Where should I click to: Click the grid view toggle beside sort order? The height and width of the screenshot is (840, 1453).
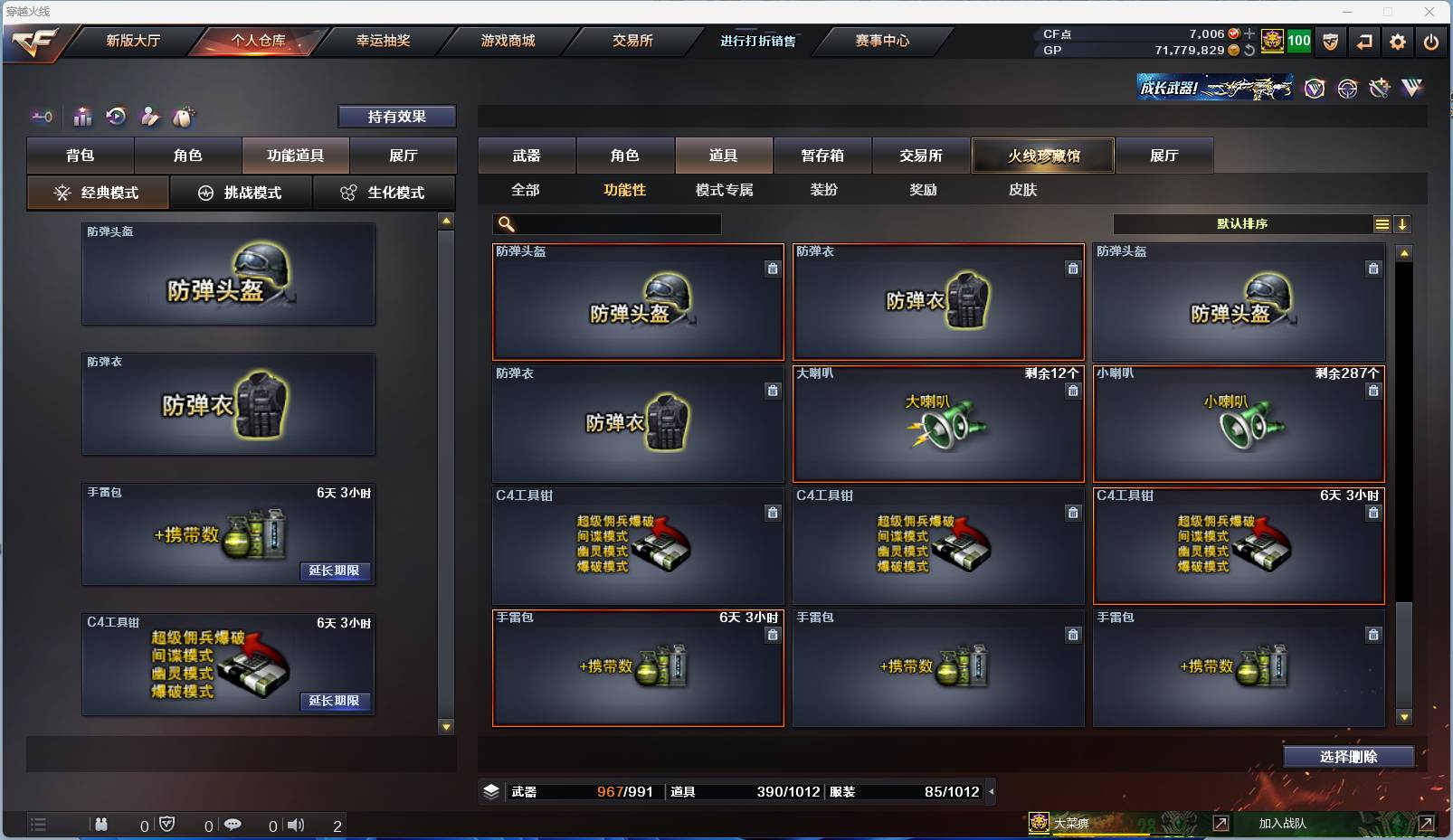pyautogui.click(x=1382, y=223)
